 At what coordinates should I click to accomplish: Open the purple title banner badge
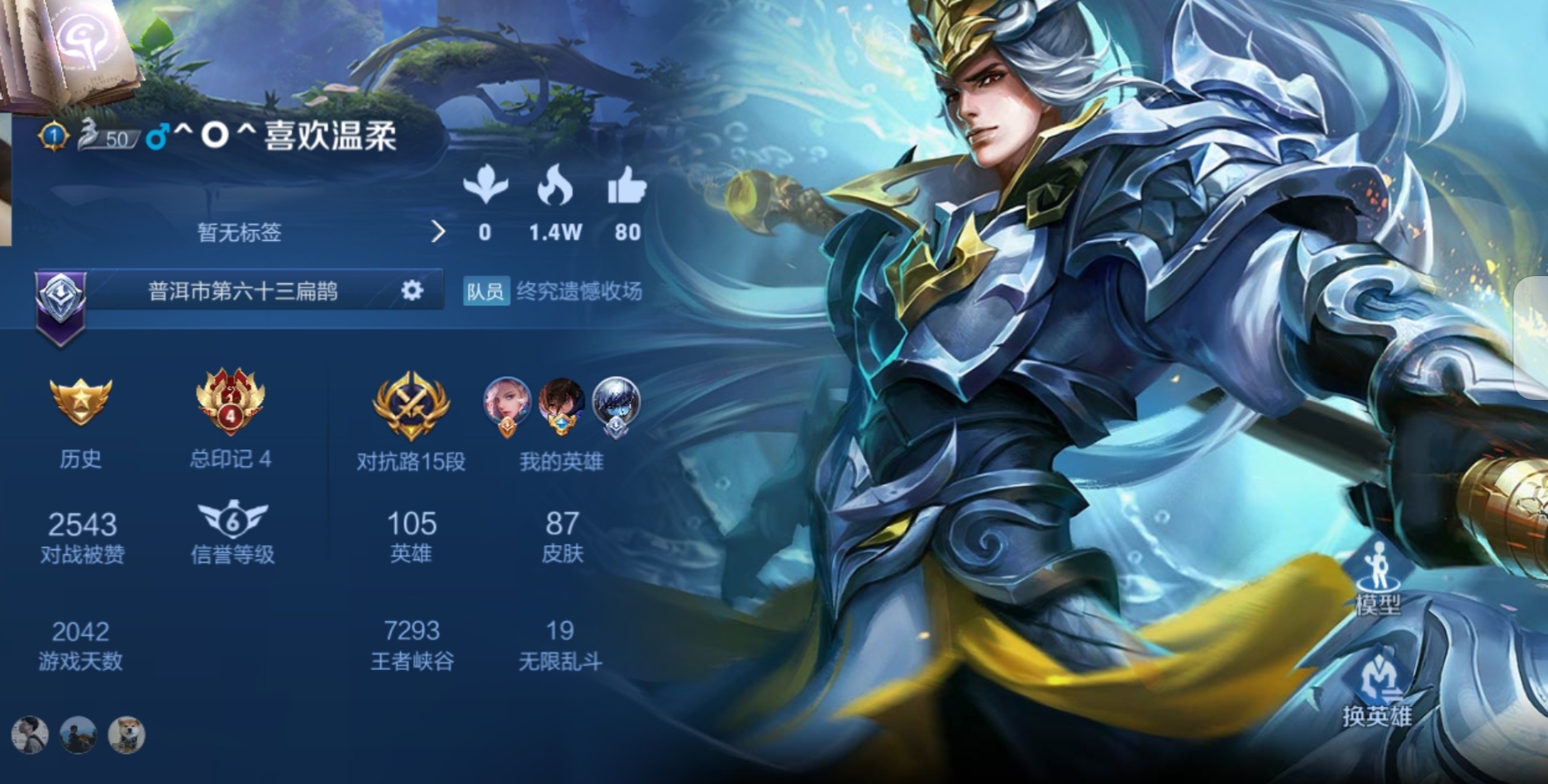point(60,306)
